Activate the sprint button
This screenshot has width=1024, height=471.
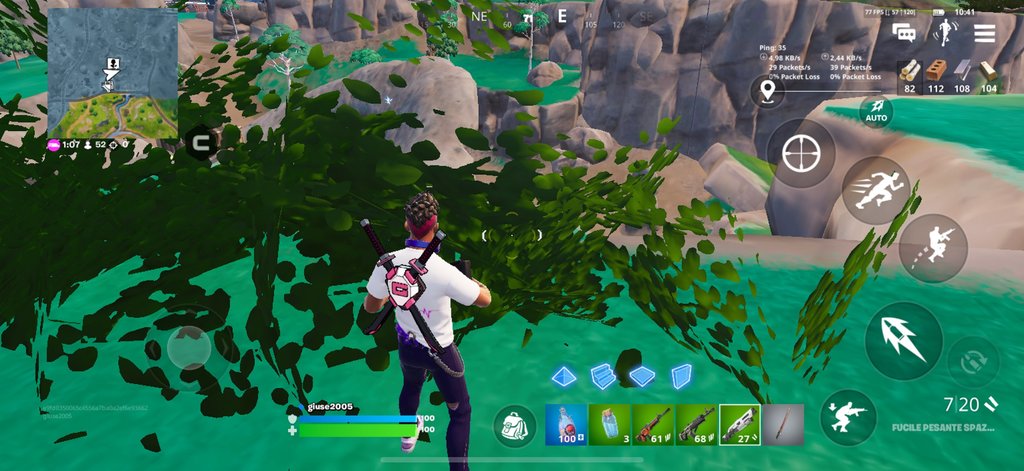coord(876,190)
